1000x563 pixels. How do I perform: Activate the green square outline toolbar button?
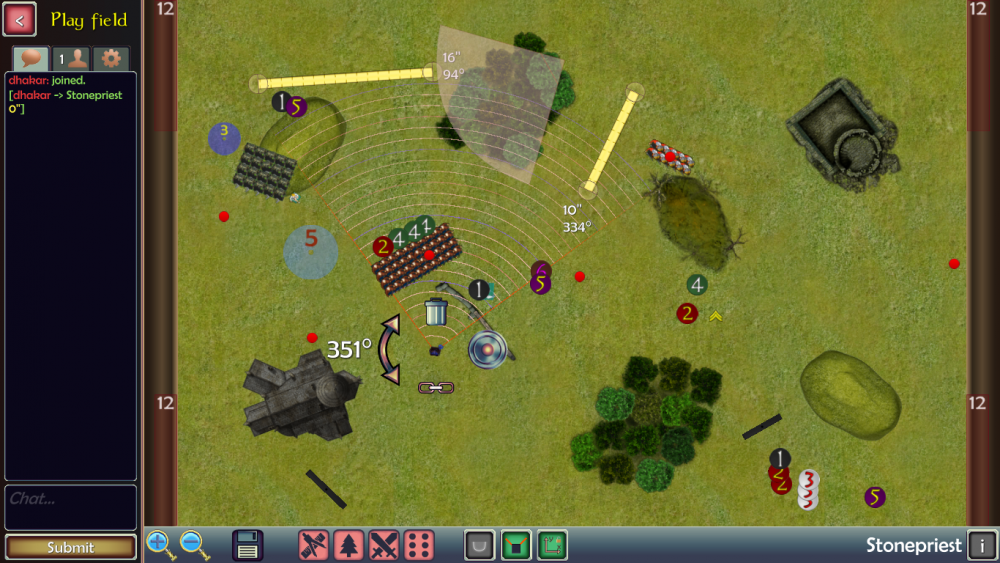552,545
